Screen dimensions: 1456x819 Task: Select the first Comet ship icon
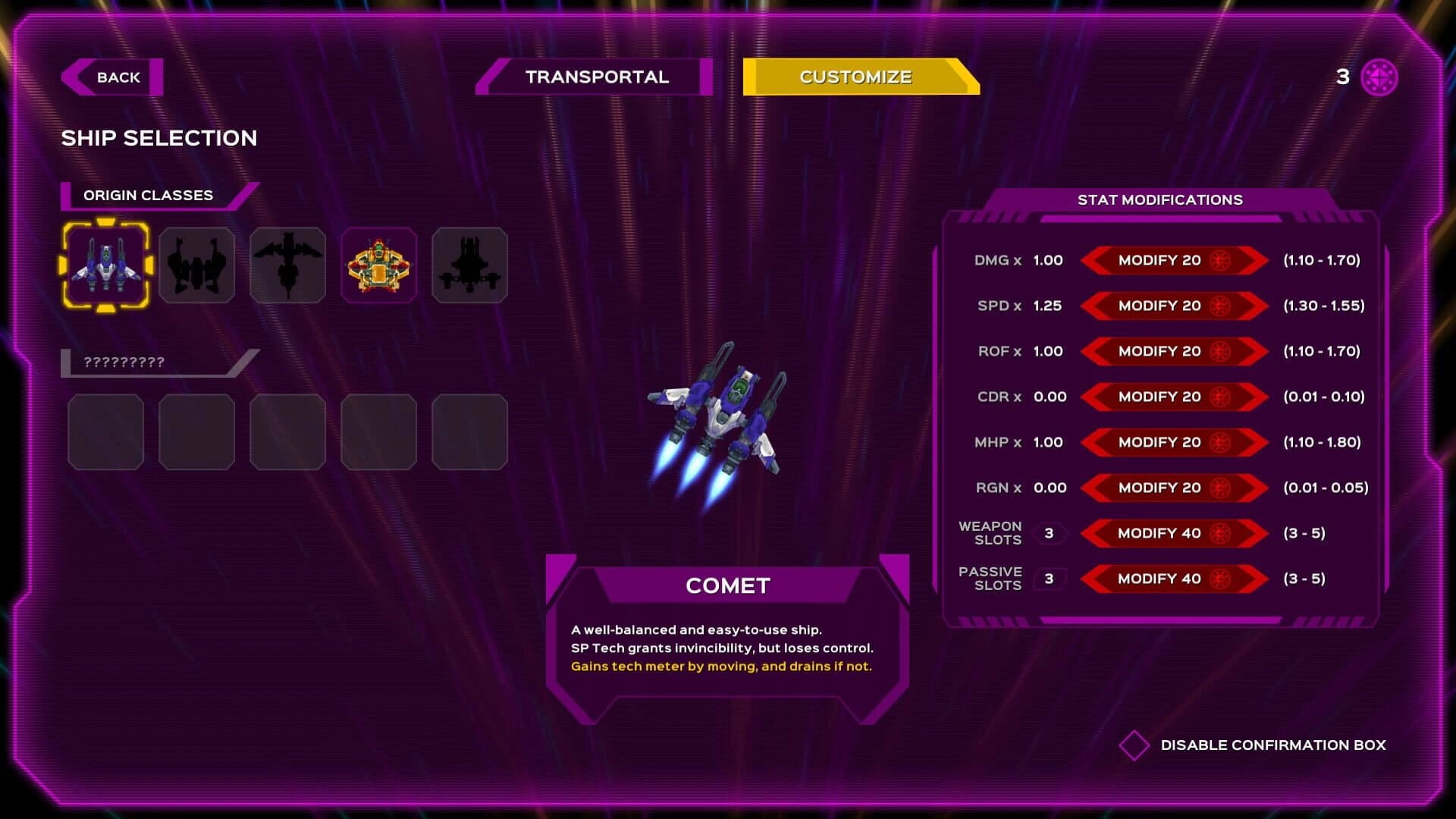point(106,265)
